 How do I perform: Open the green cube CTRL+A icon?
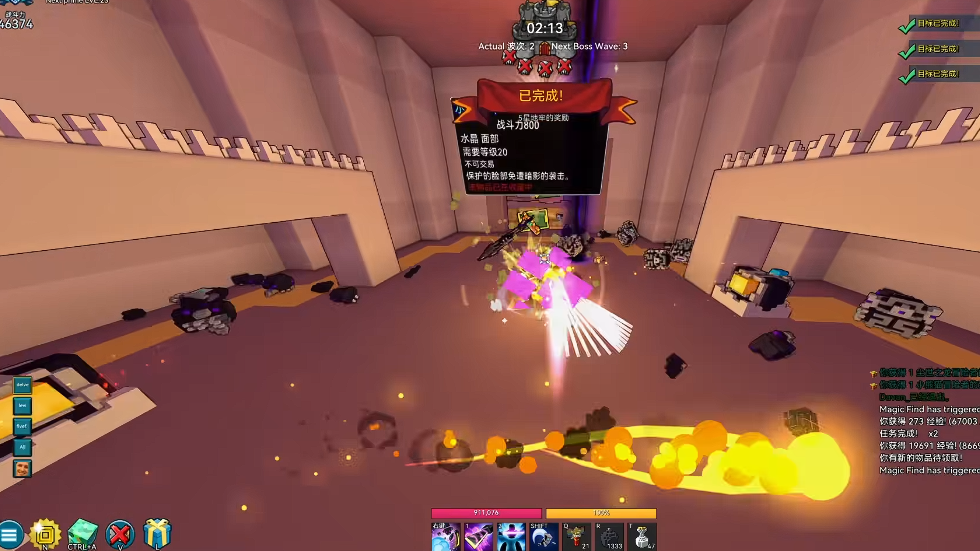83,534
